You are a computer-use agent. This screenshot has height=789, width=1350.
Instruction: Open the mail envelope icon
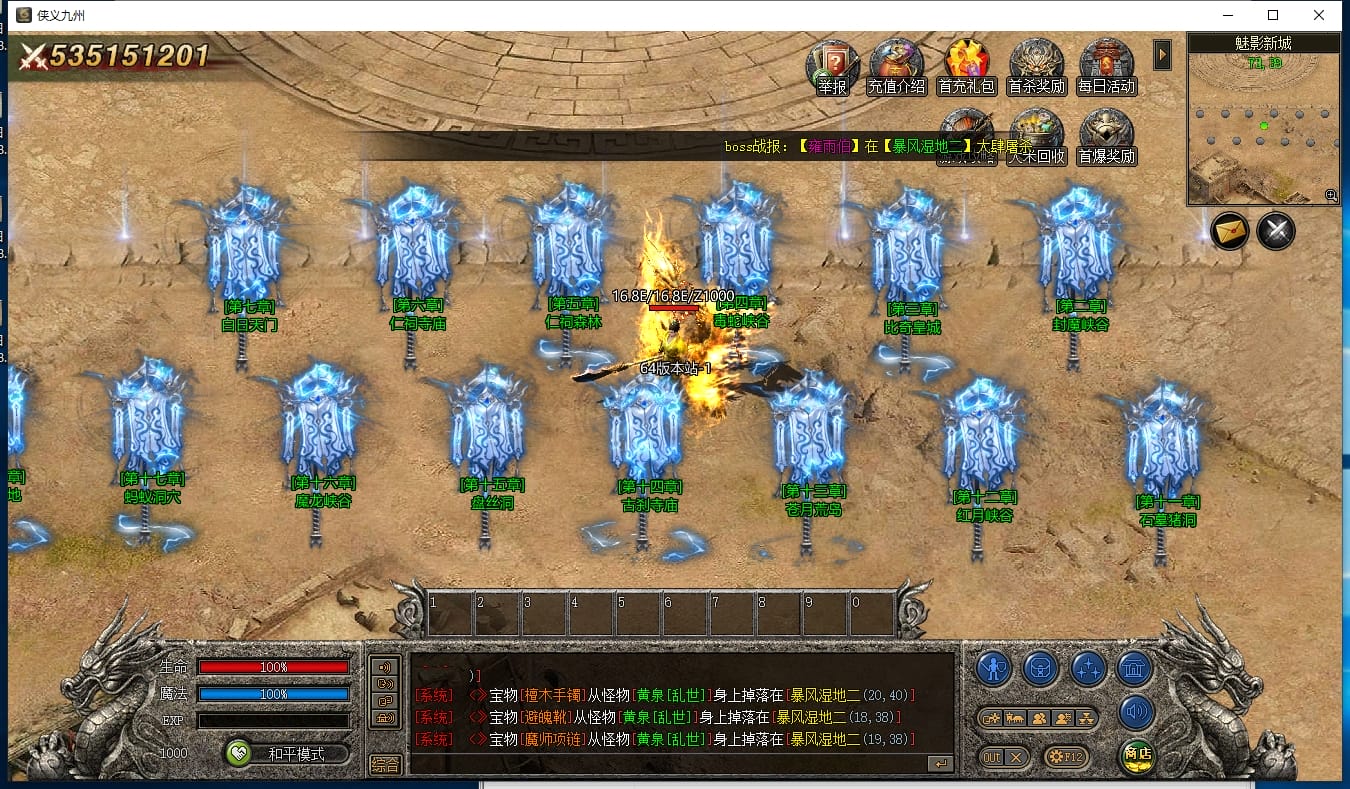[1230, 232]
